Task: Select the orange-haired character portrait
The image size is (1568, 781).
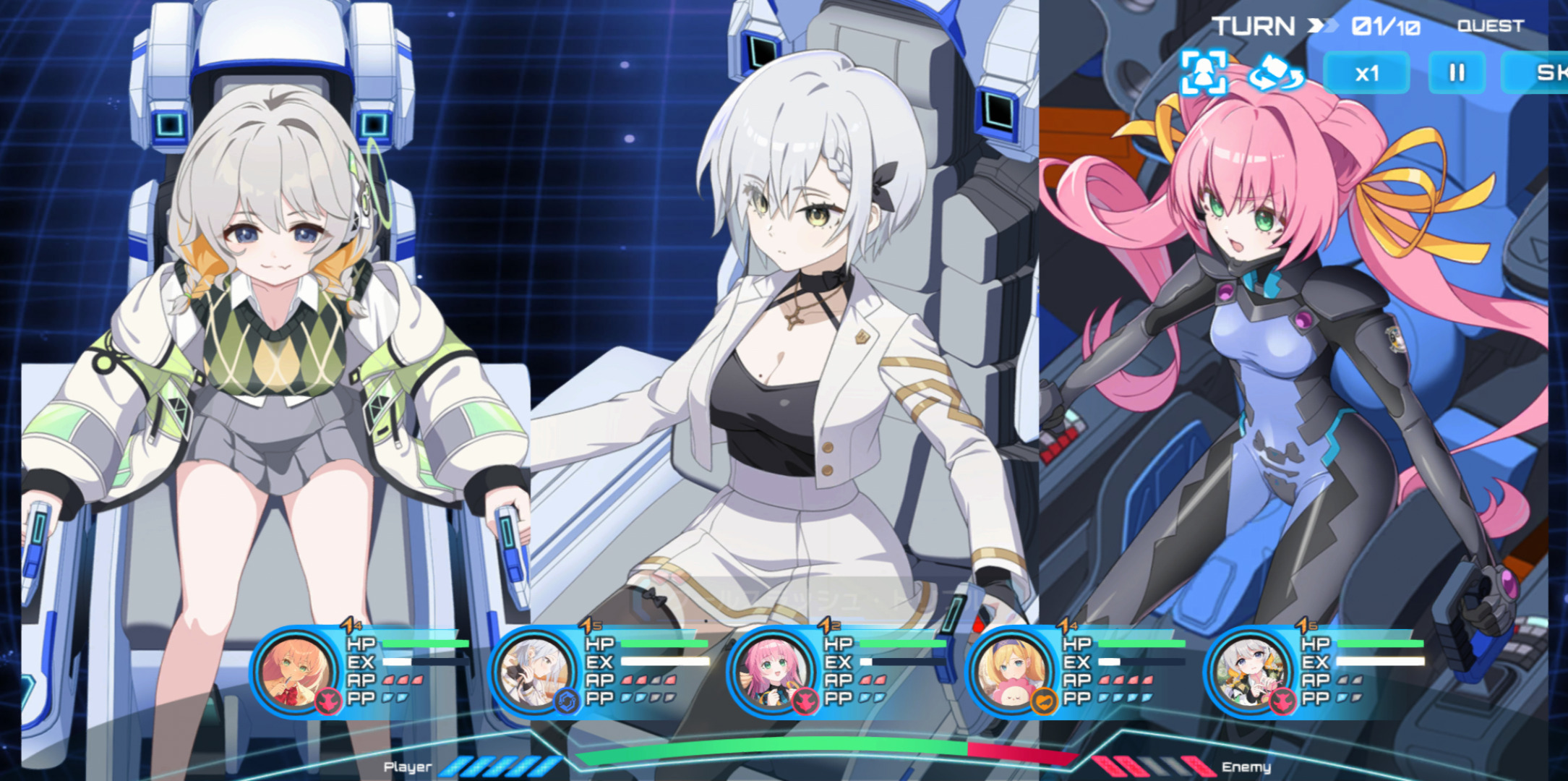Action: point(295,672)
